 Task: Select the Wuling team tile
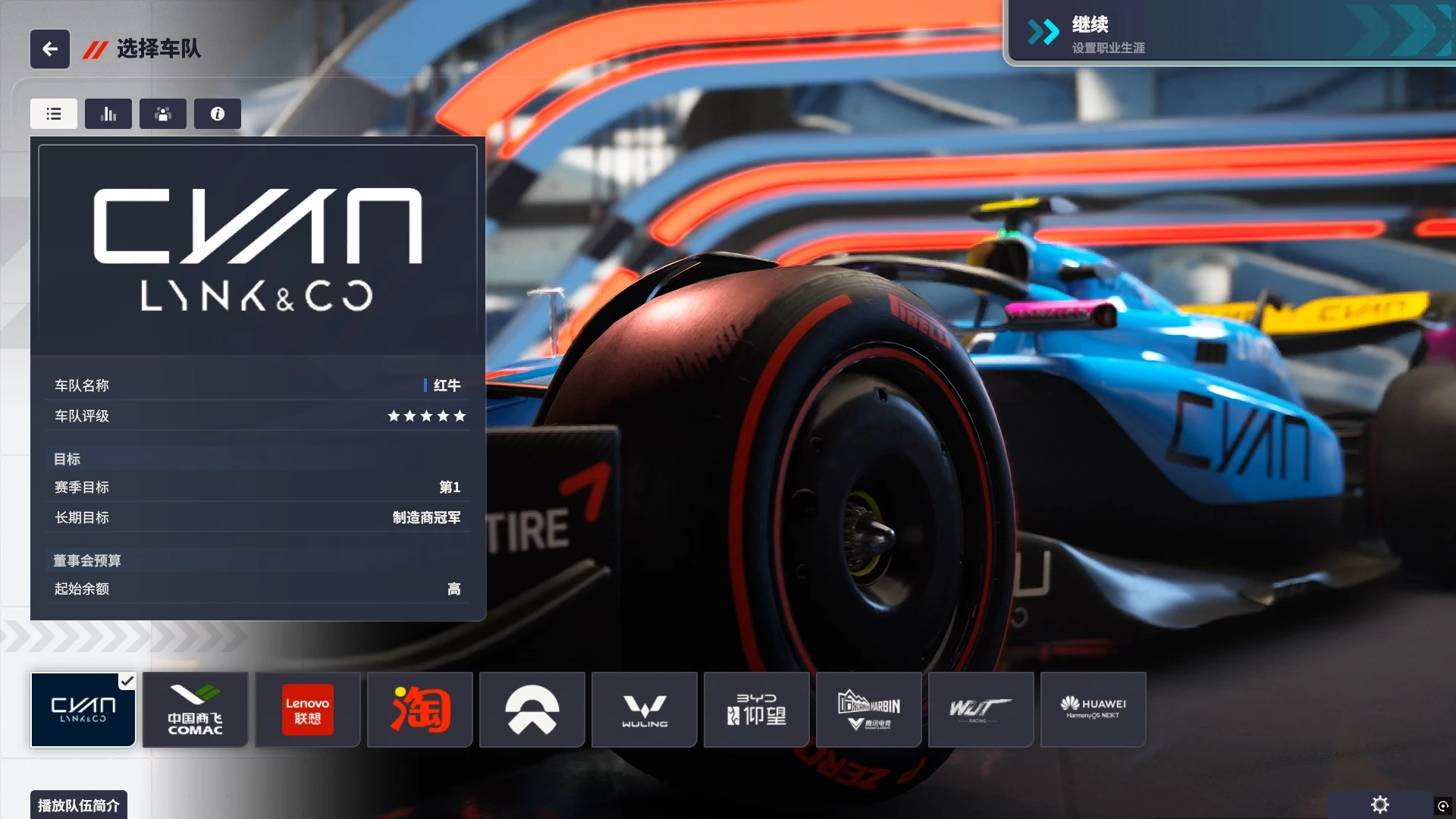[x=645, y=710]
